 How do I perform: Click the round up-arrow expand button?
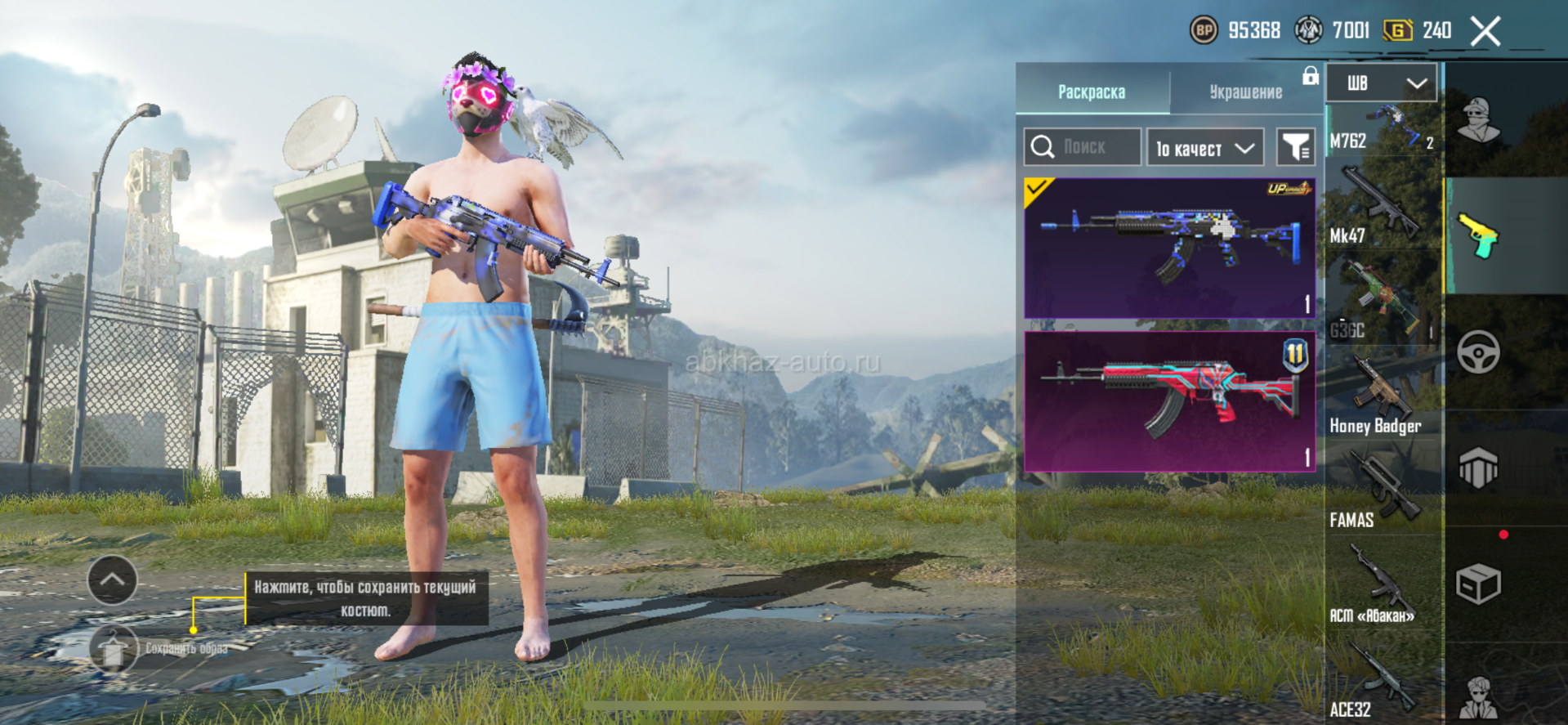[x=112, y=580]
